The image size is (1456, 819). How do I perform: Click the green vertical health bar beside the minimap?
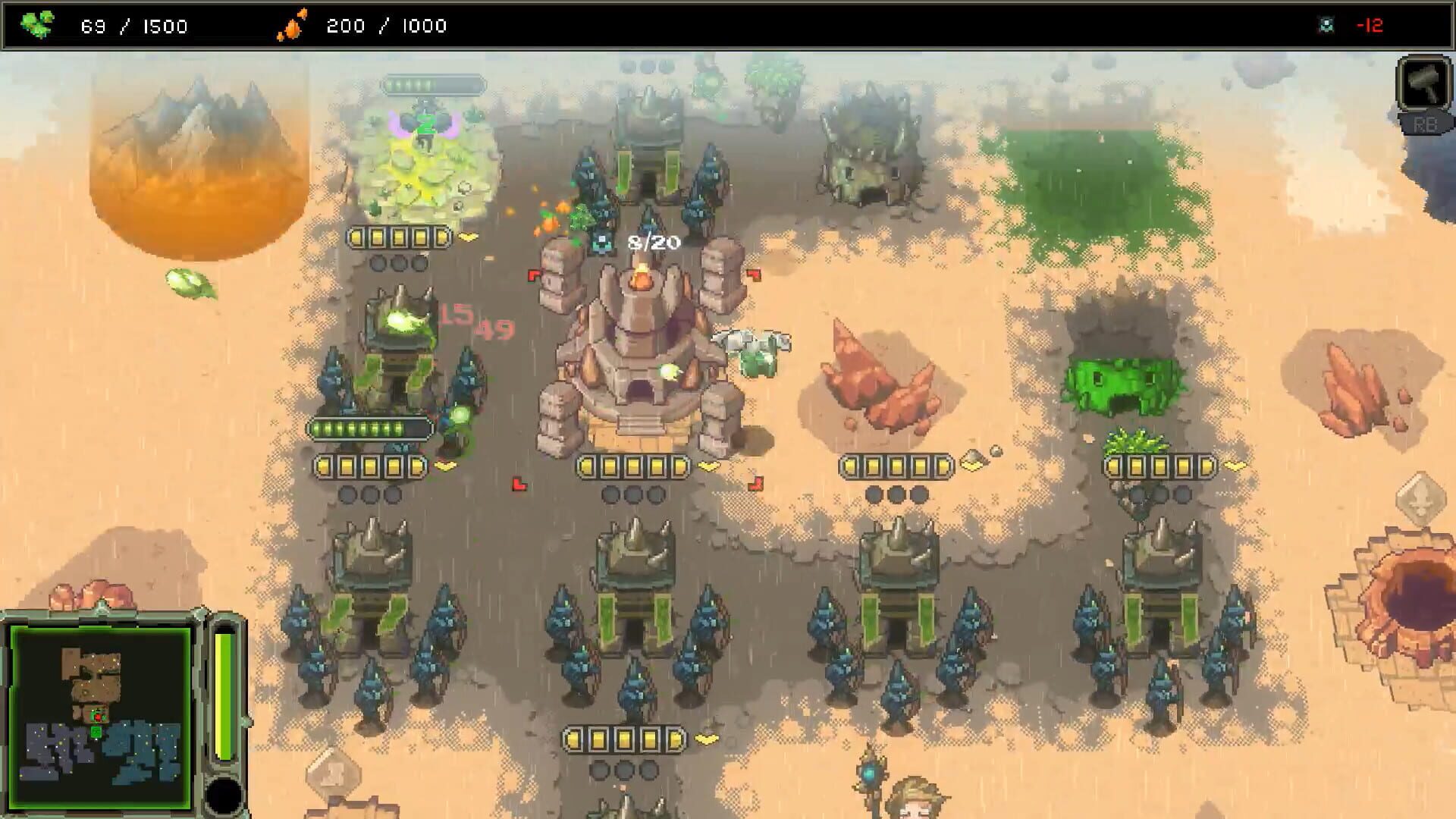point(221,690)
